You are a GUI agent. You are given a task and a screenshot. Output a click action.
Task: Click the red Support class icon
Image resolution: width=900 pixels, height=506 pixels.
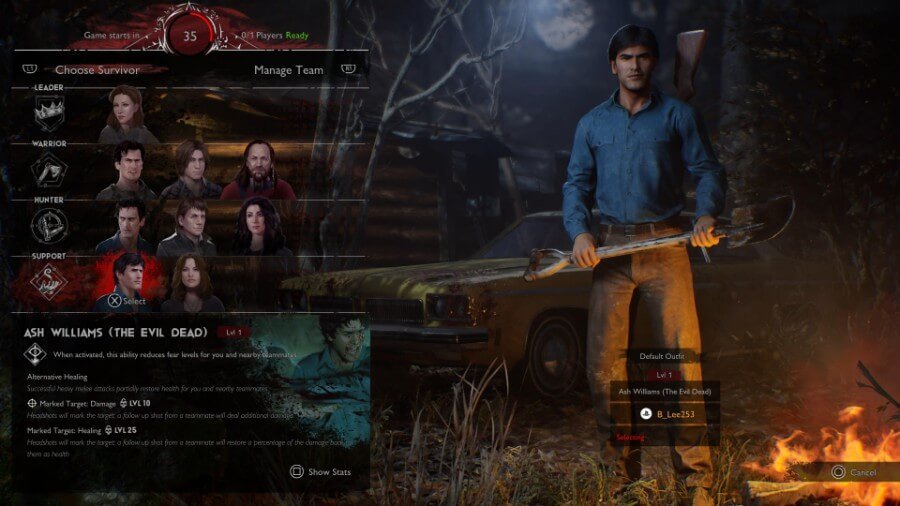(48, 283)
